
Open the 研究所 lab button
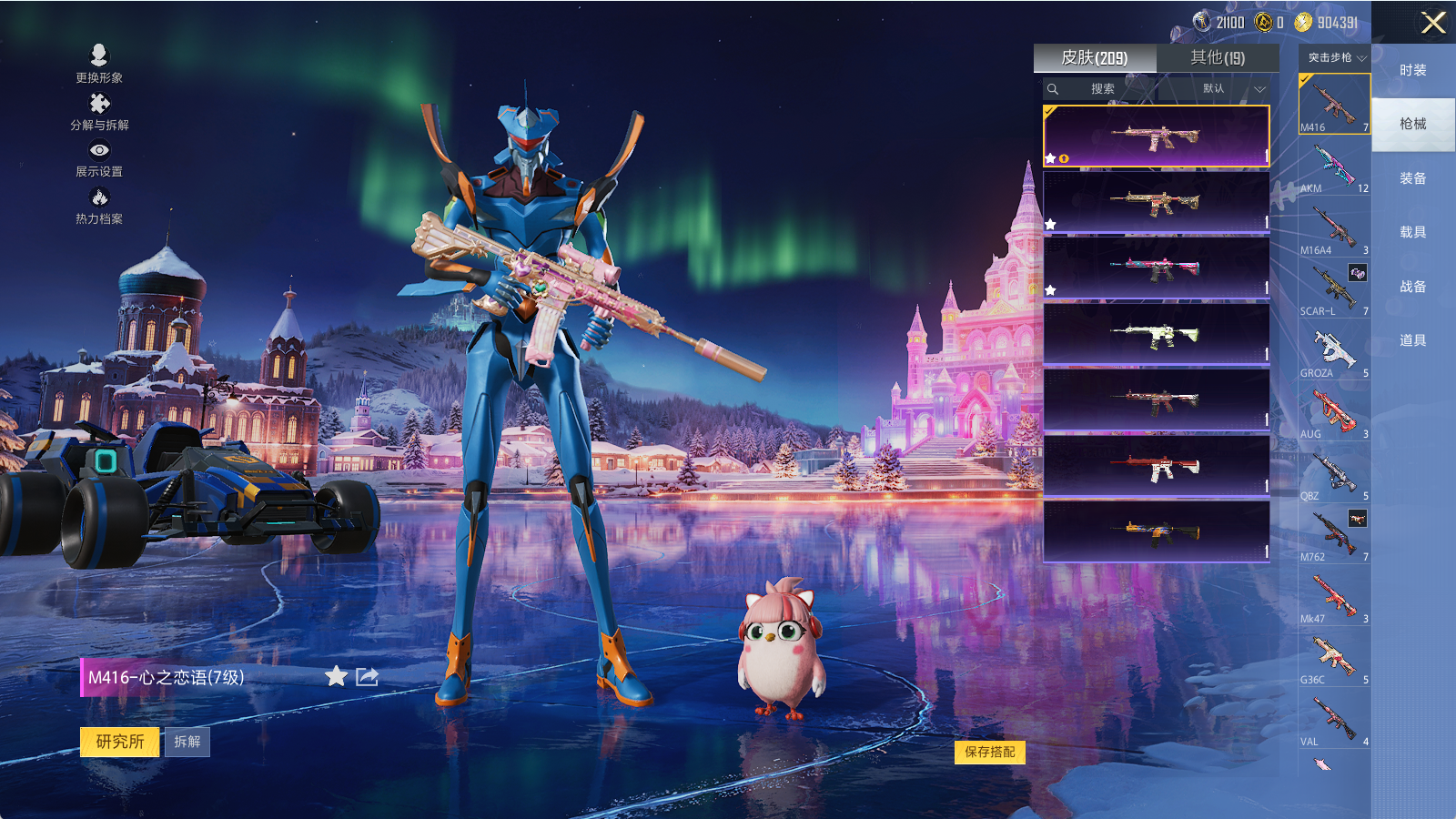tap(120, 742)
